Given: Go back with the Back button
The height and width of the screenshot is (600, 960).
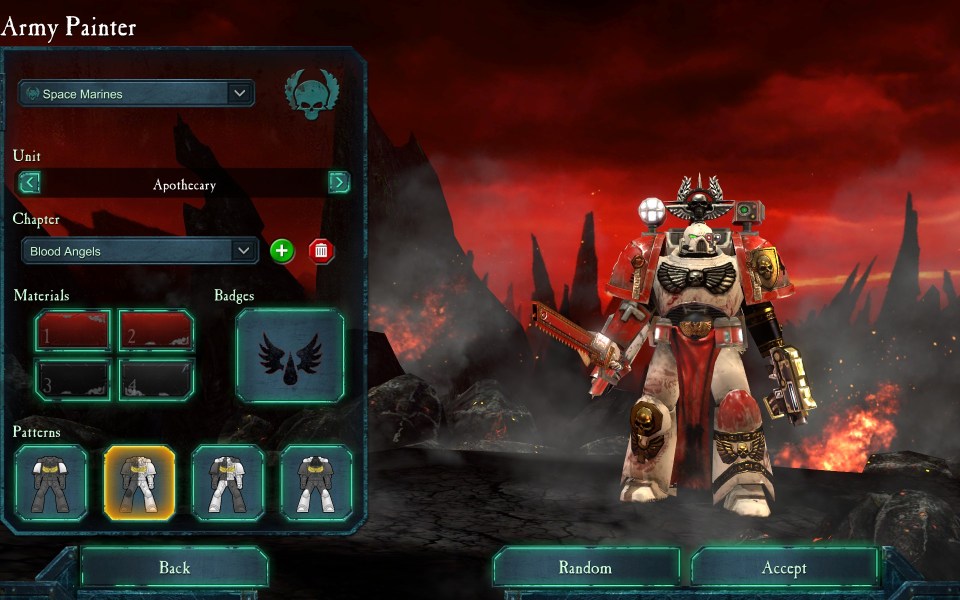Looking at the screenshot, I should tap(174, 568).
